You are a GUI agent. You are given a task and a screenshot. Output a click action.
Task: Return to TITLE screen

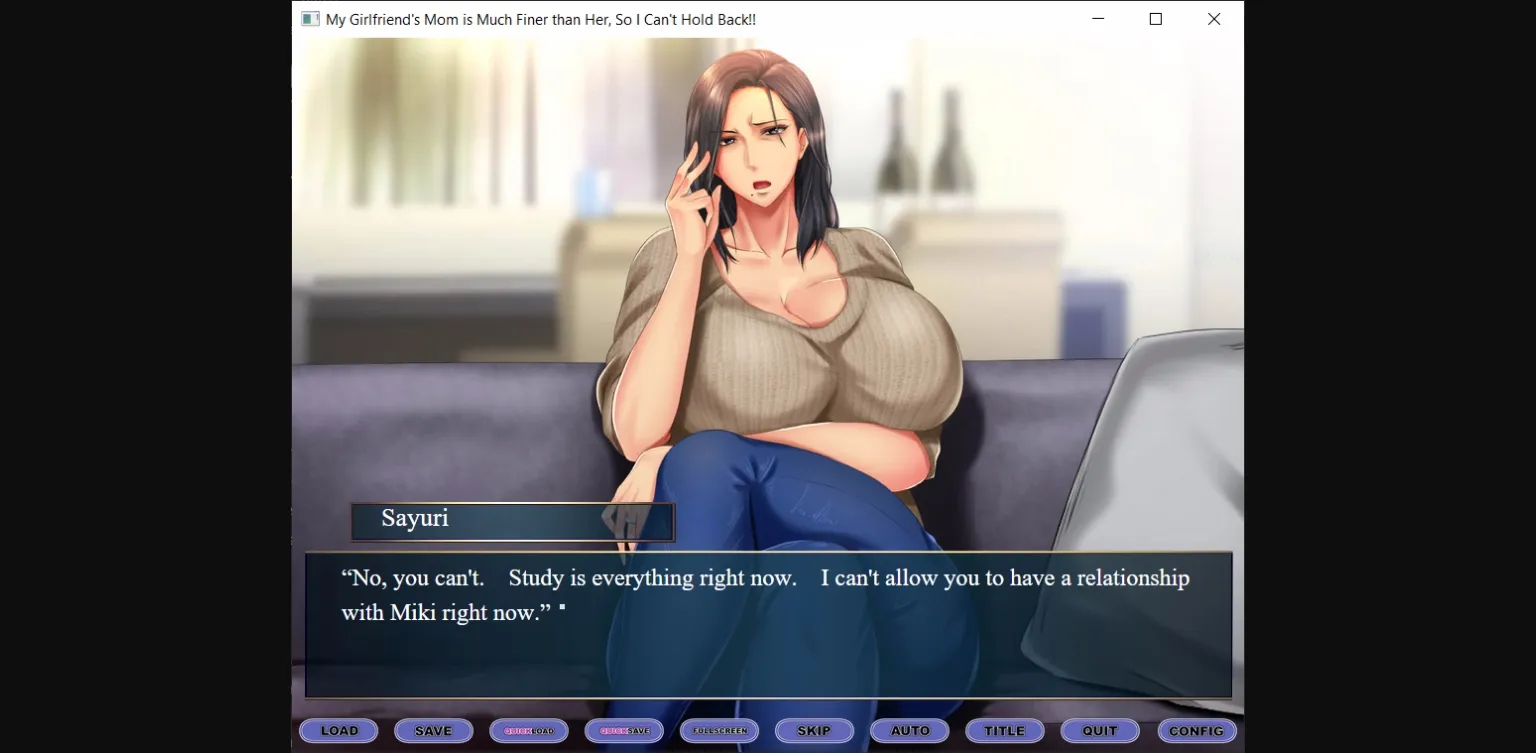point(1004,730)
